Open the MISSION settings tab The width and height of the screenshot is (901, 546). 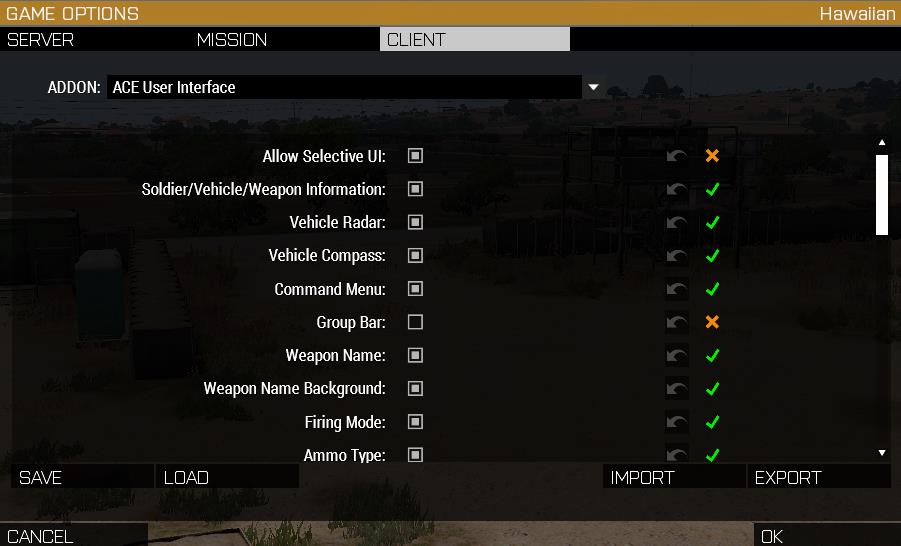232,40
